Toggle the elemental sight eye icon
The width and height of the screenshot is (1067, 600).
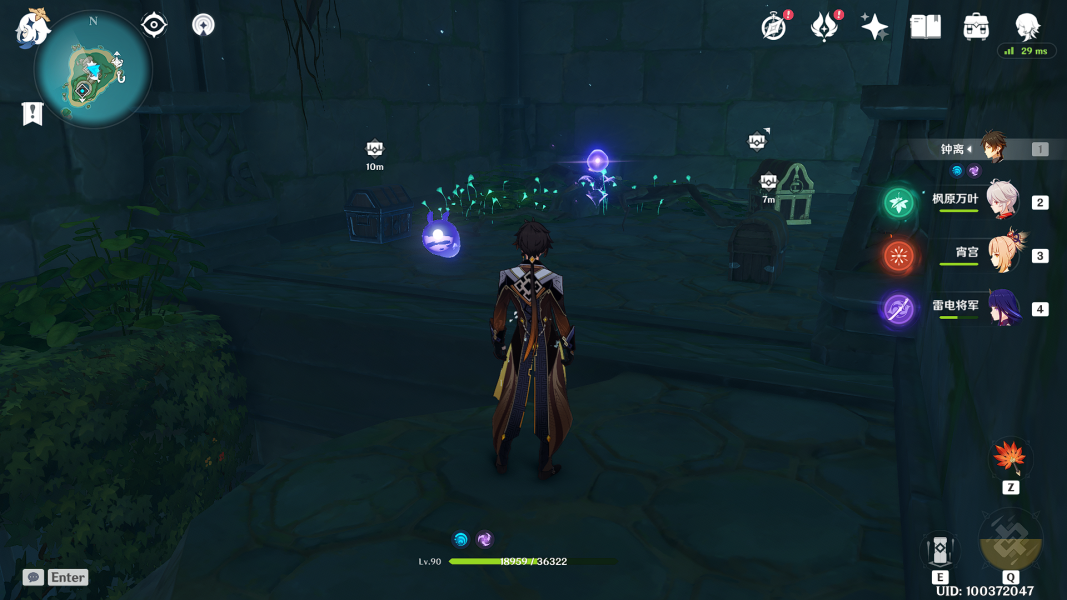pos(154,25)
